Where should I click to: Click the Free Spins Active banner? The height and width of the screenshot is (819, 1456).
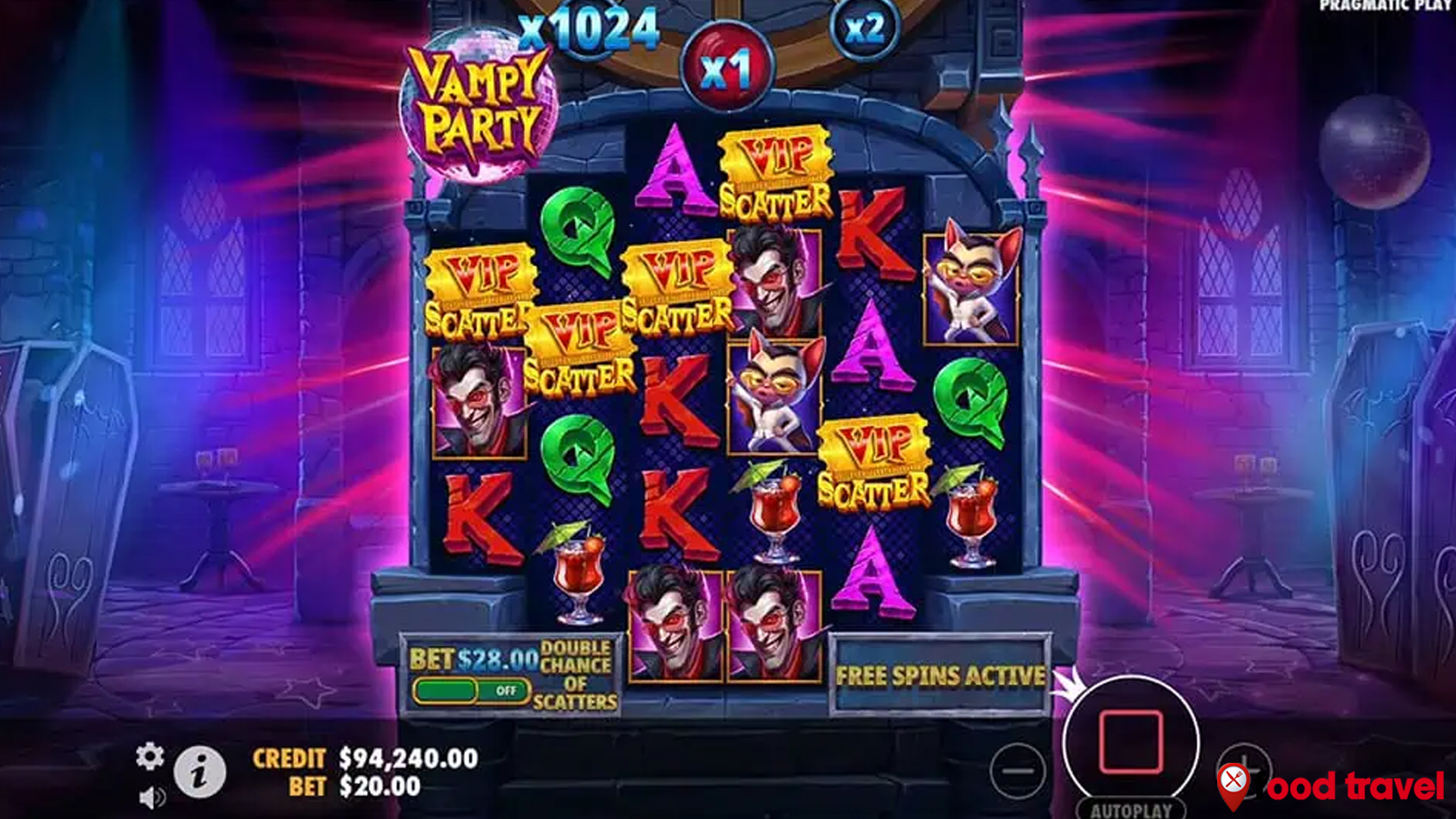pyautogui.click(x=942, y=673)
